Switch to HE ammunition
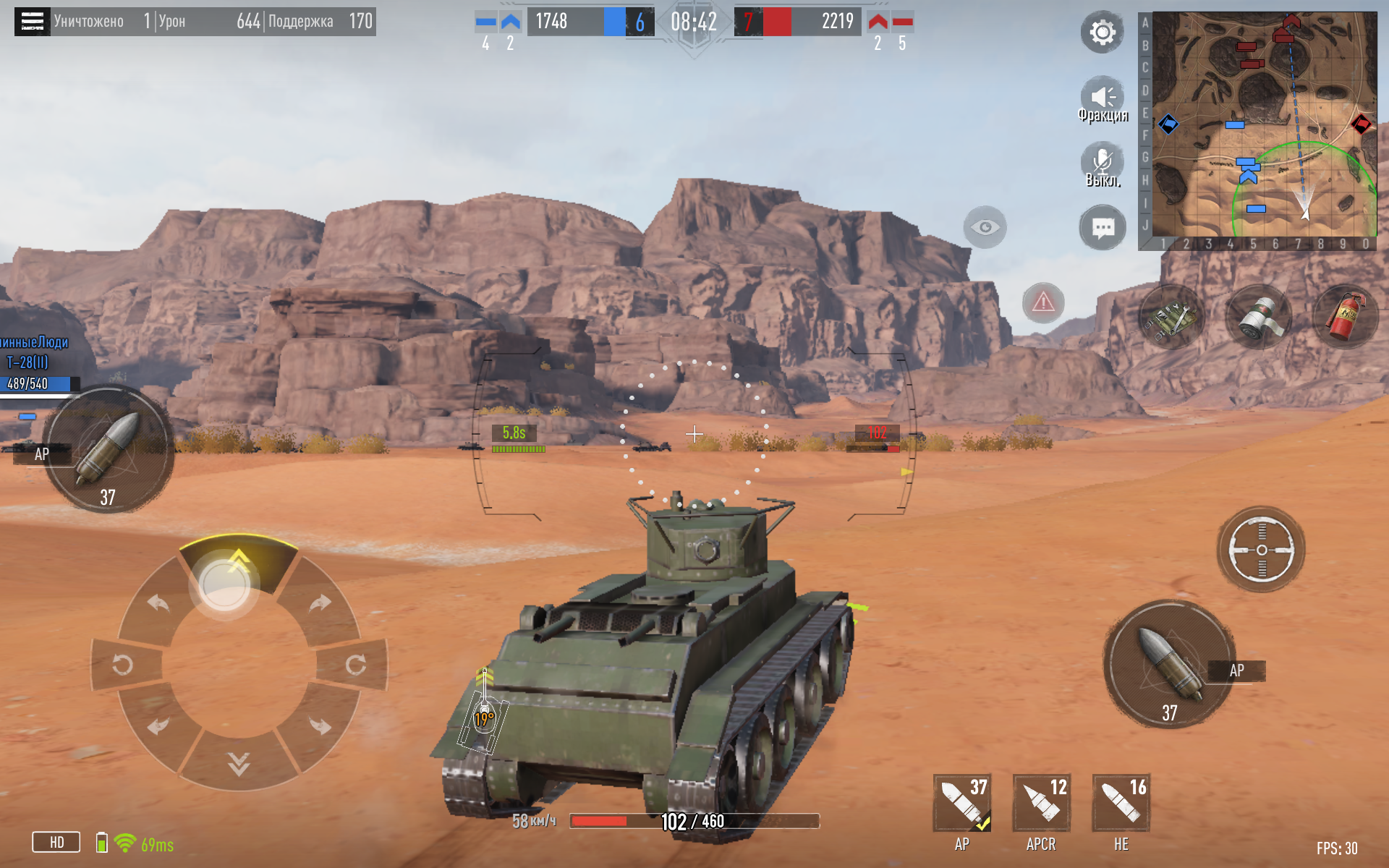 (1121, 803)
